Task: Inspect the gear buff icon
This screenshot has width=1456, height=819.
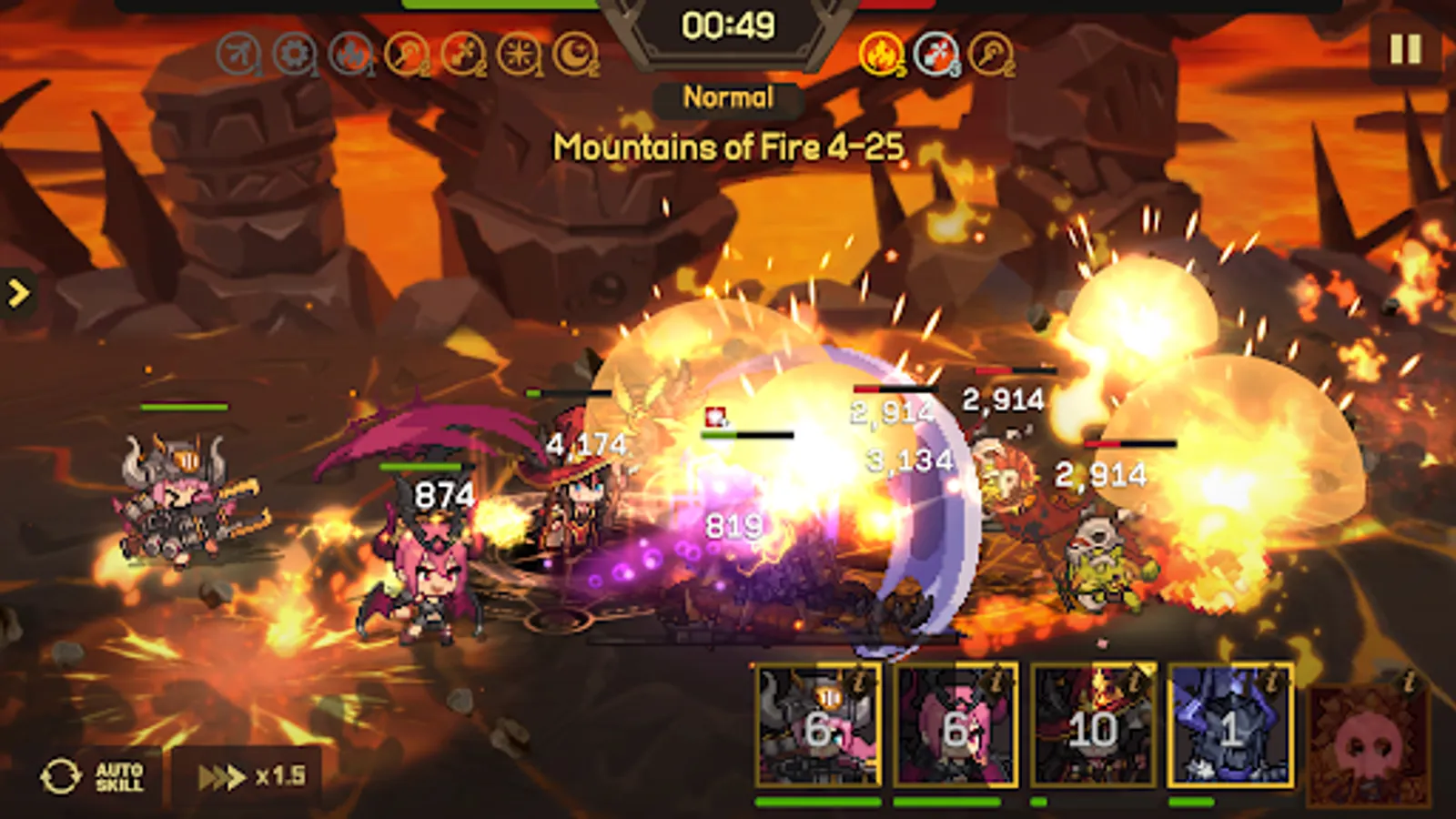Action: tap(294, 55)
